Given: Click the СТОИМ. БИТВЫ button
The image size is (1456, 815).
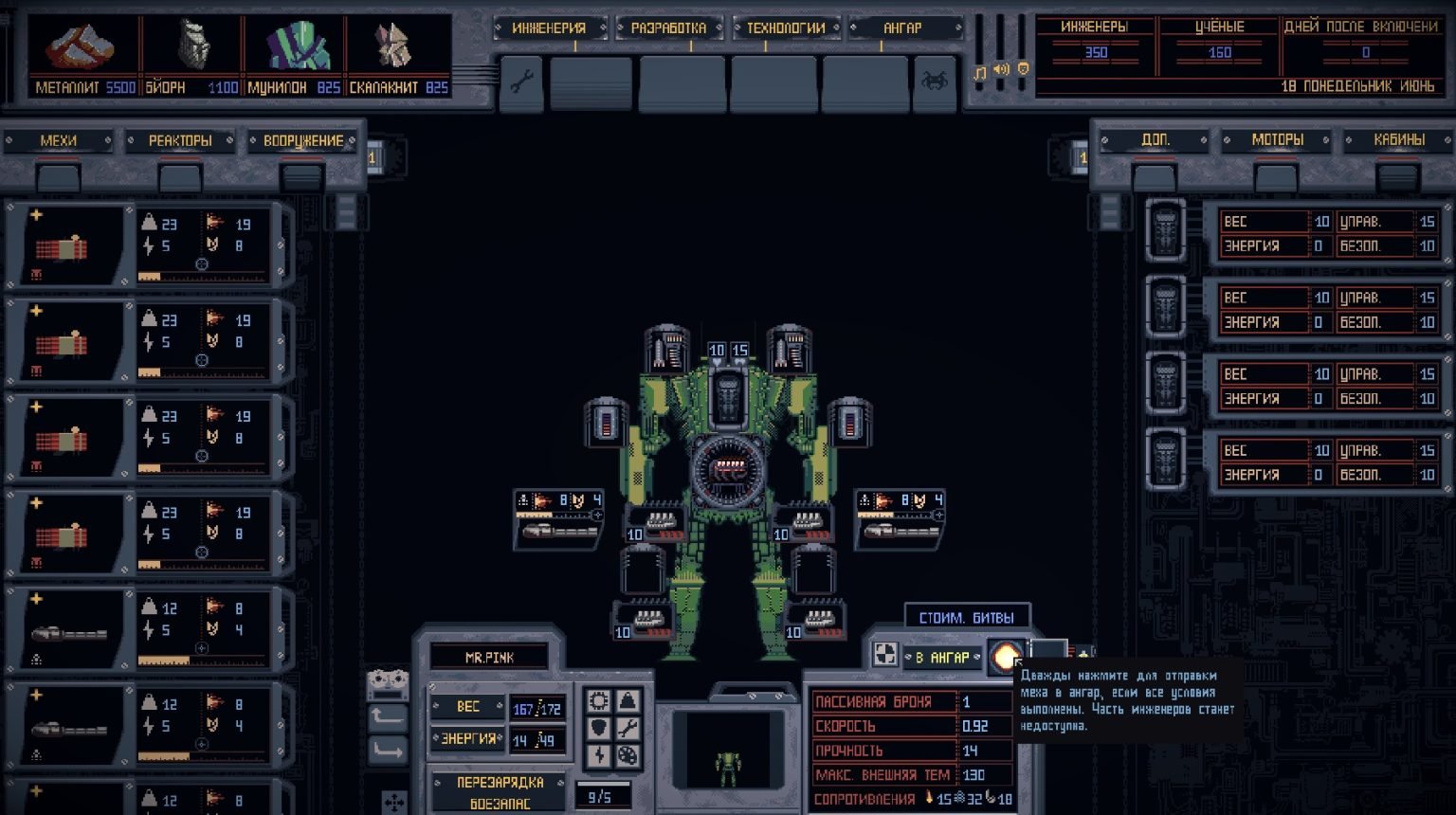Looking at the screenshot, I should (966, 616).
